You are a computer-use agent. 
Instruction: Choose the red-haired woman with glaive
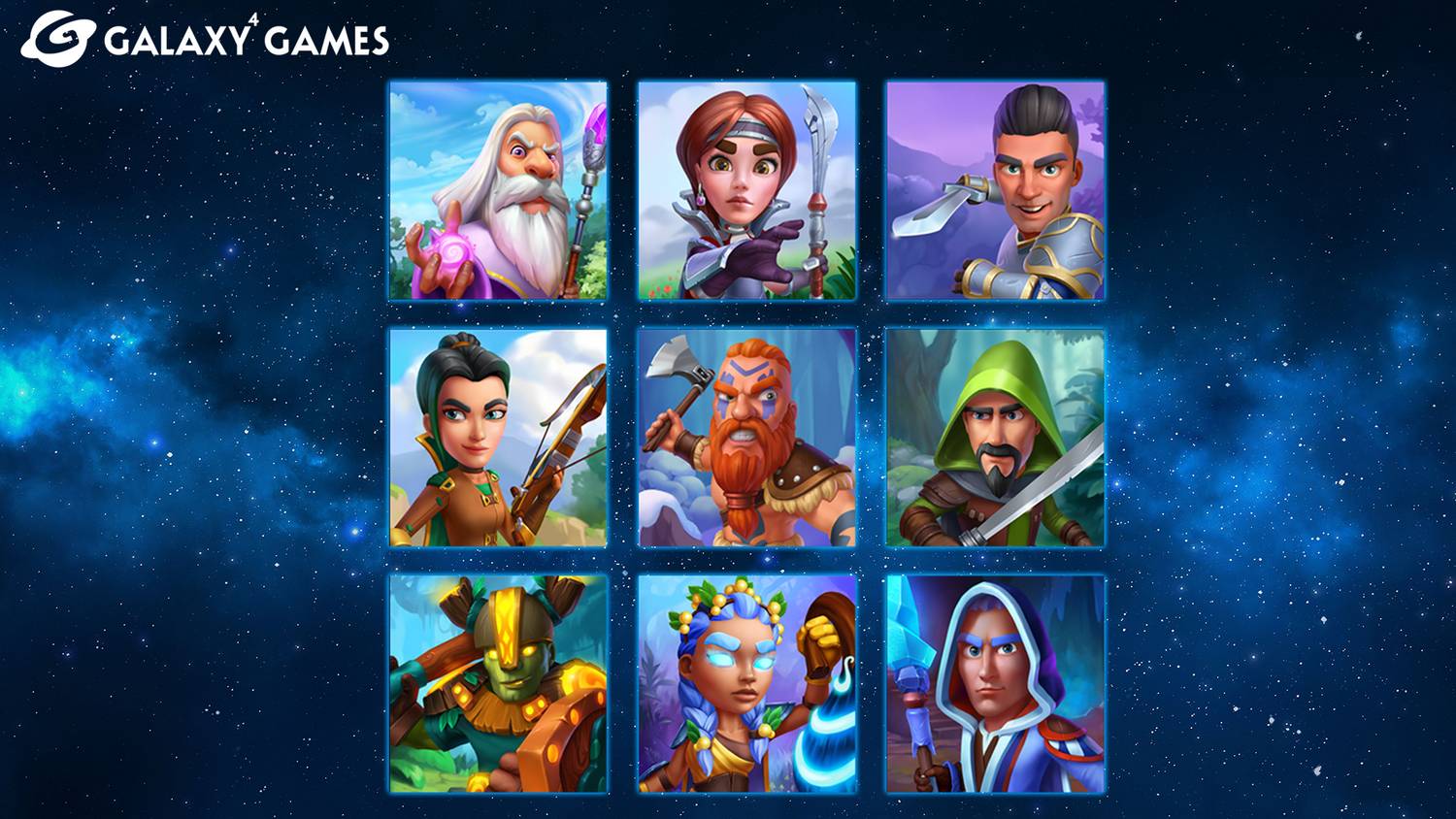pos(746,190)
